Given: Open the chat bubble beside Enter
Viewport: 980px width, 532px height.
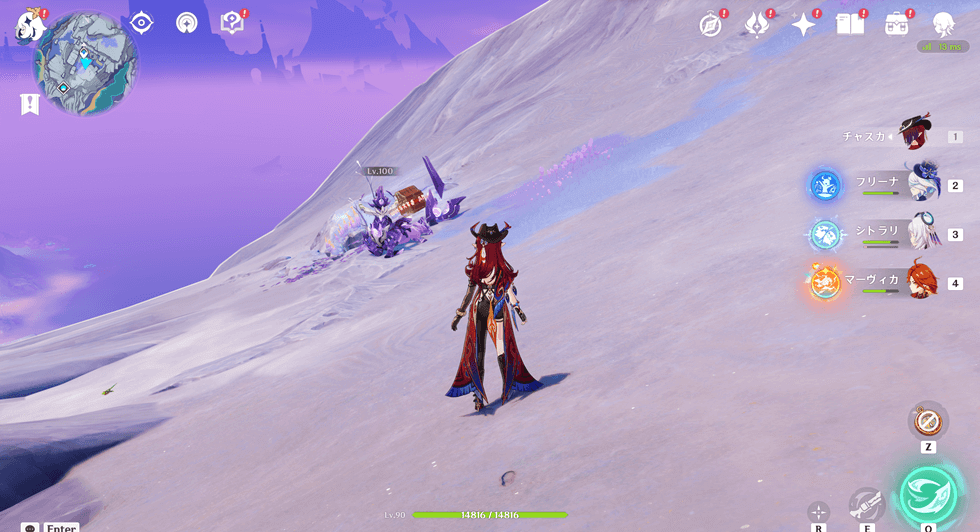Looking at the screenshot, I should (29, 527).
